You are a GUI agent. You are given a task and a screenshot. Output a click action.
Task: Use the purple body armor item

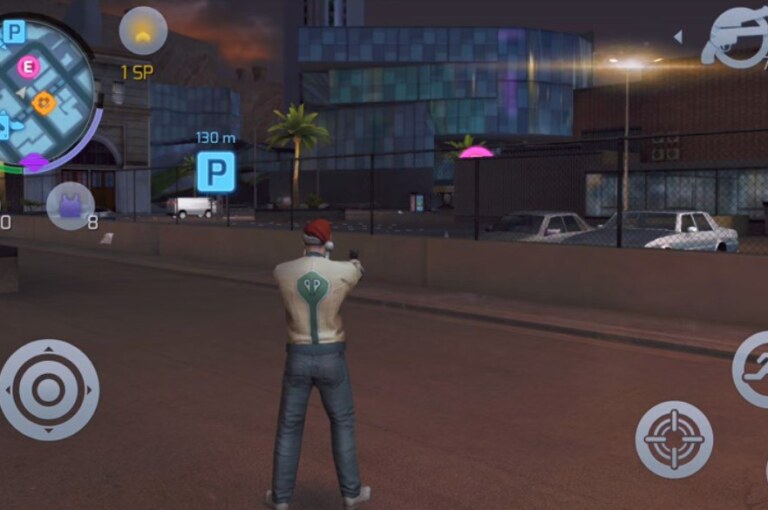pos(70,206)
